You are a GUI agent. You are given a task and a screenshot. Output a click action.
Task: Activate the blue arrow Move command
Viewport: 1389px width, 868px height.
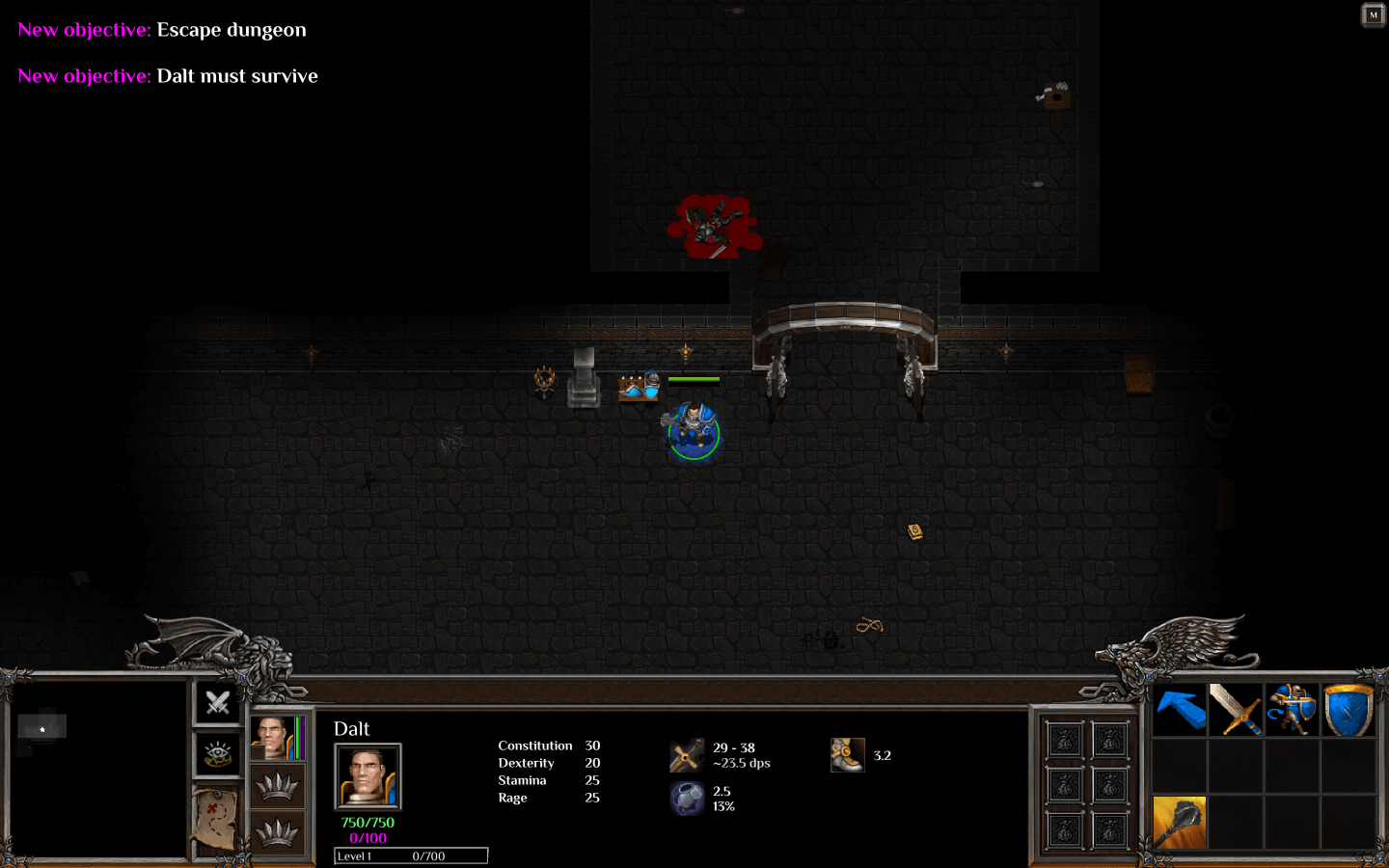(x=1180, y=711)
